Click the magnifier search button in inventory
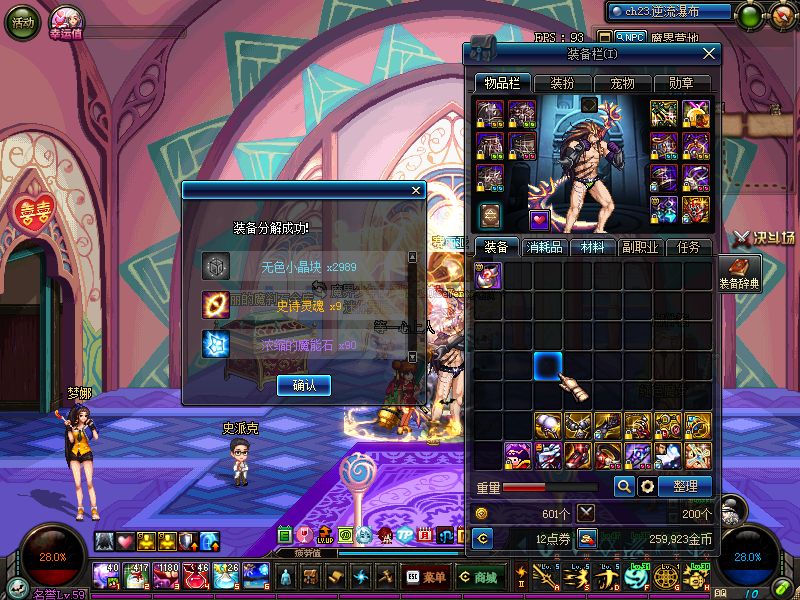The height and width of the screenshot is (600, 800). pos(624,486)
